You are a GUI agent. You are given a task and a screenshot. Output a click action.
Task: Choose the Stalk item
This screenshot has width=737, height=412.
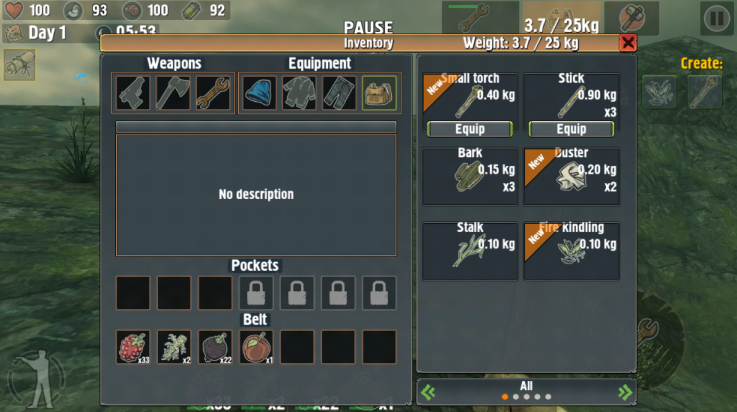470,250
